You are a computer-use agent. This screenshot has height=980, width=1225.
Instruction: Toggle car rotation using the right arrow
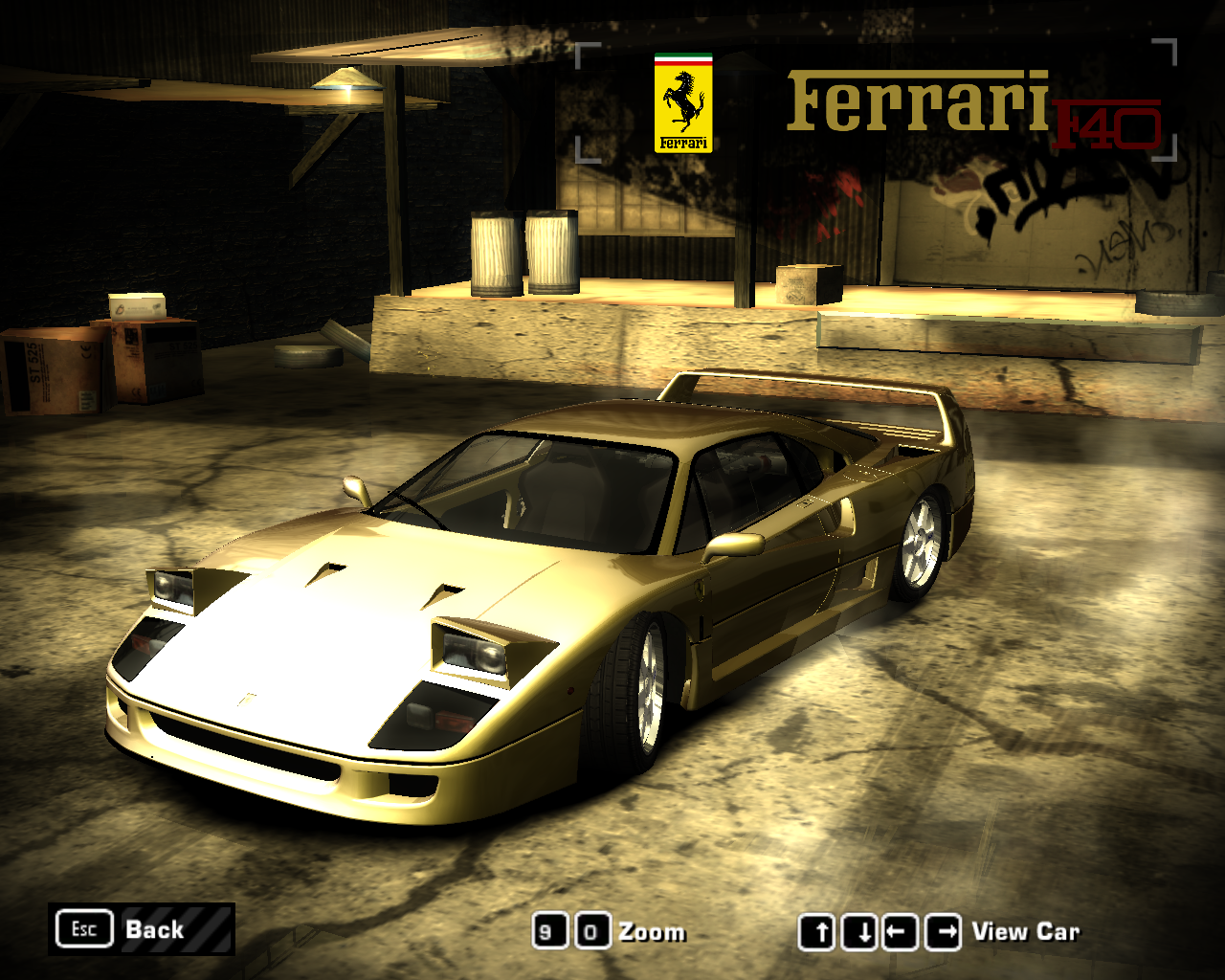pyautogui.click(x=943, y=930)
